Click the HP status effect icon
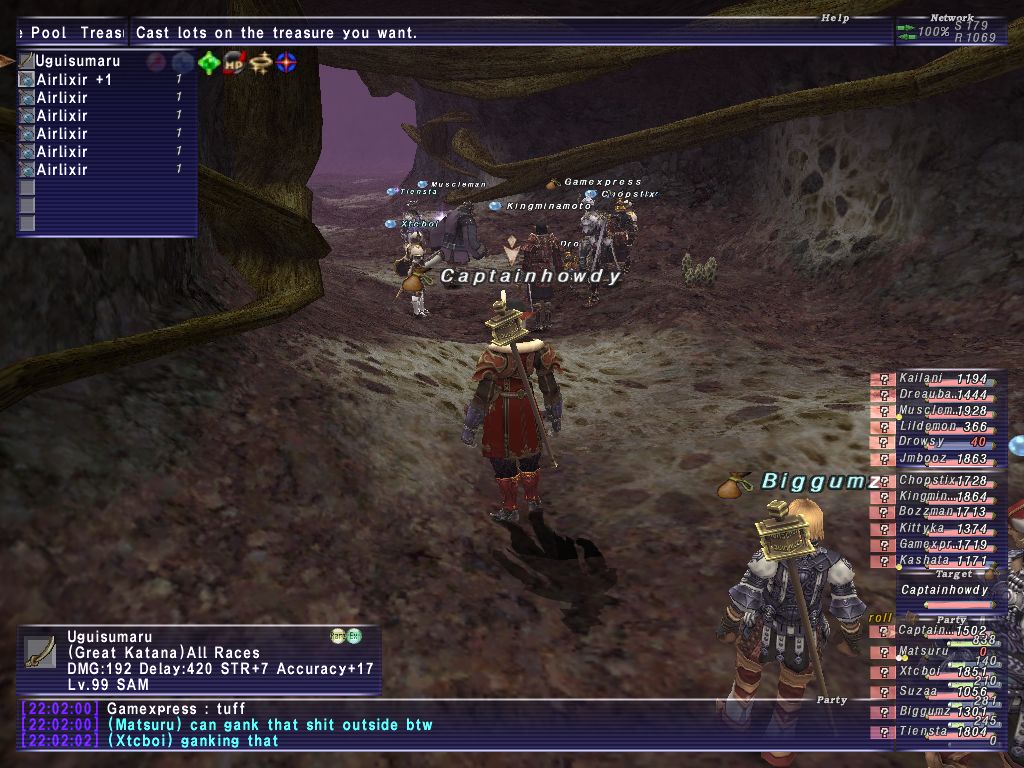The width and height of the screenshot is (1024, 768). (234, 63)
